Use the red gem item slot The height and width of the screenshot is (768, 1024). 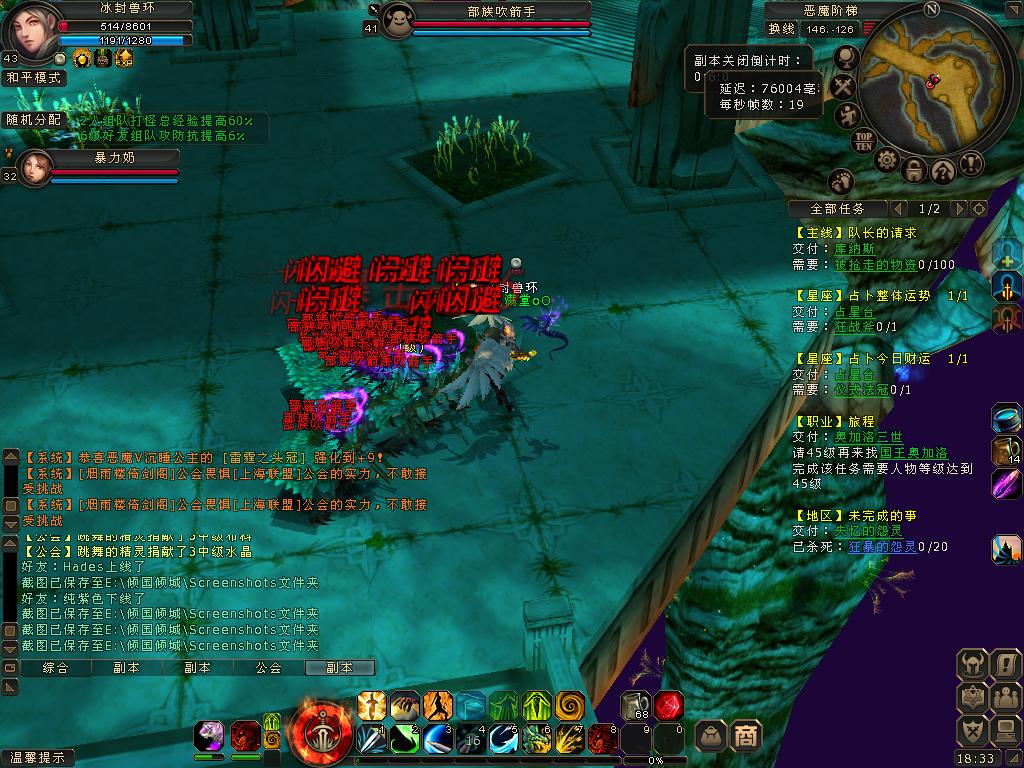pyautogui.click(x=669, y=705)
